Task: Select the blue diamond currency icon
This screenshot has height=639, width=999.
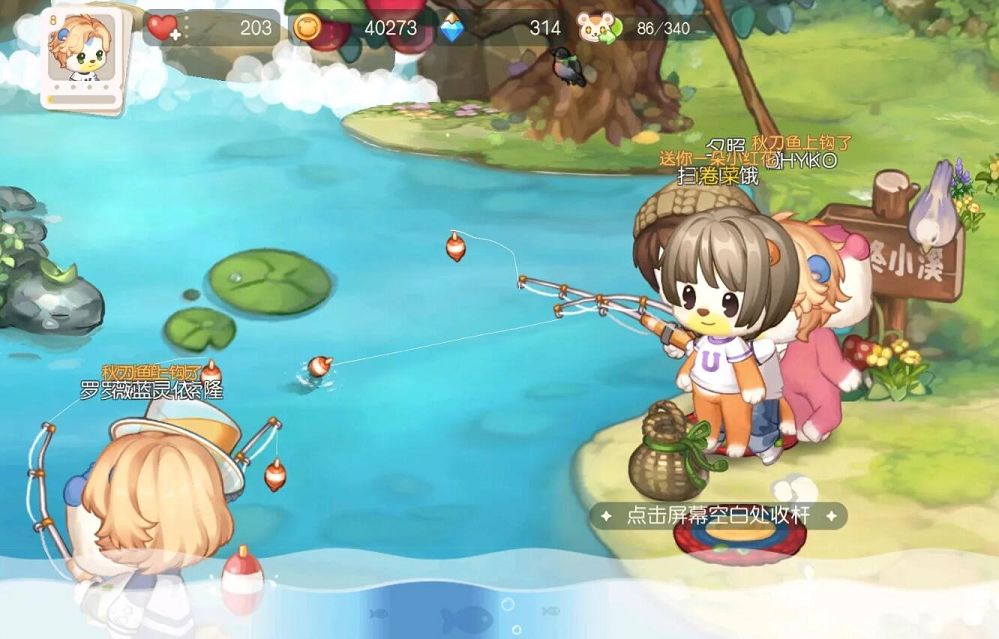Action: [452, 29]
